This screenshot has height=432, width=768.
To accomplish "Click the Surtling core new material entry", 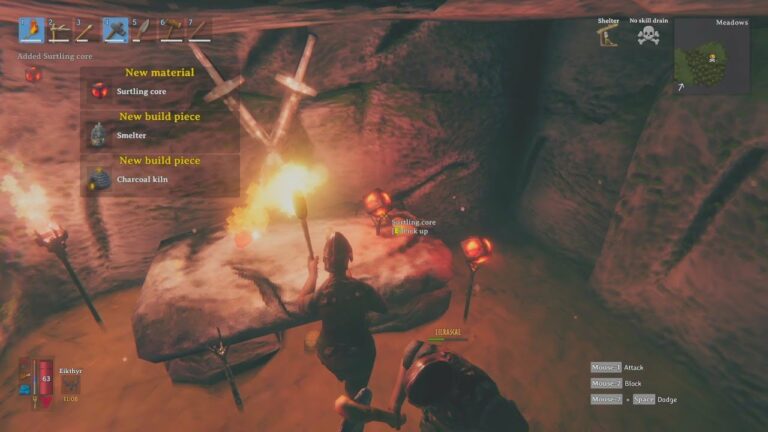I will [x=140, y=91].
